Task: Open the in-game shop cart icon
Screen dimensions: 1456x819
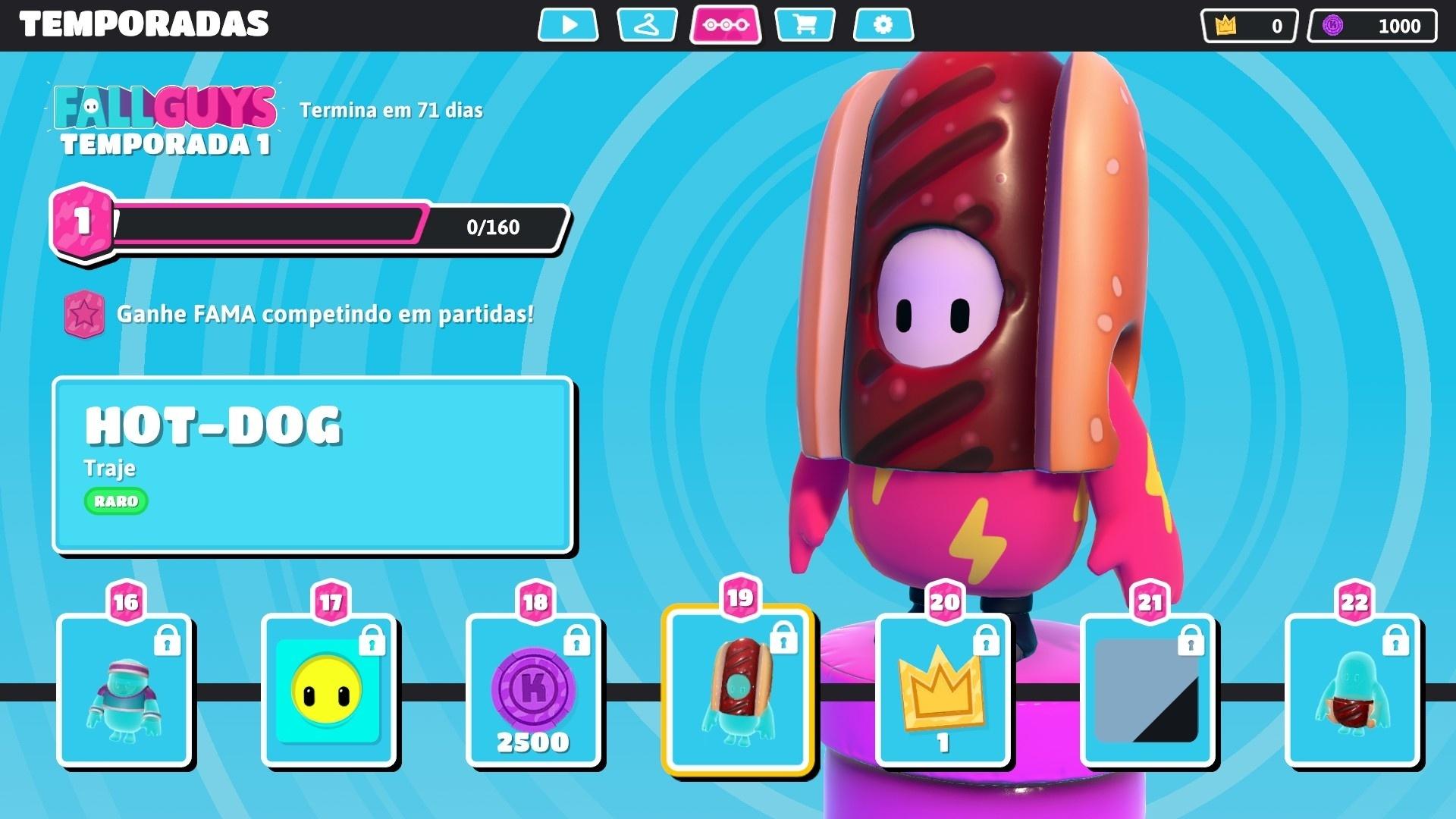Action: [x=804, y=25]
